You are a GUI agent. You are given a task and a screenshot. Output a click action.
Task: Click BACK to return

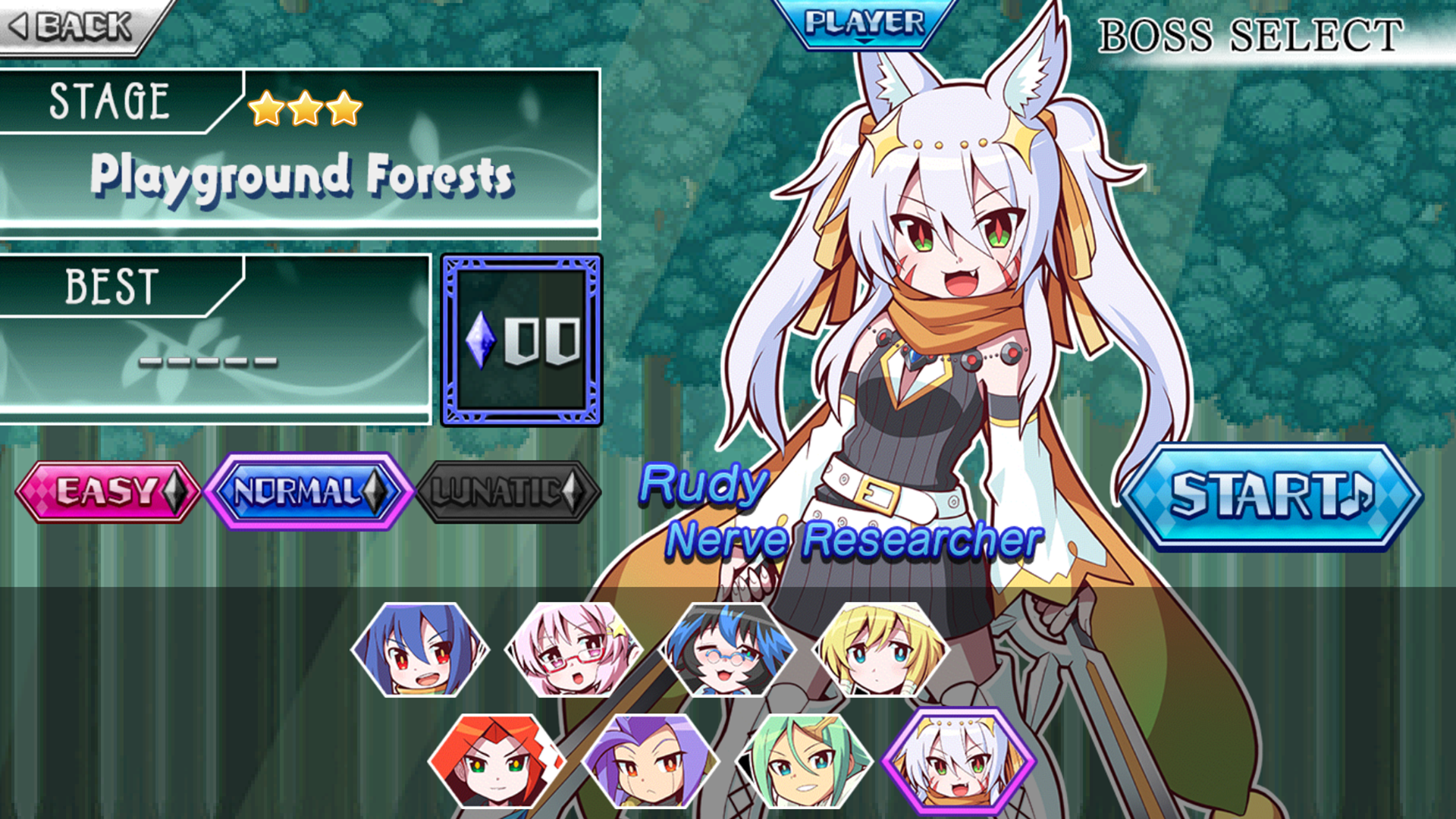[68, 27]
